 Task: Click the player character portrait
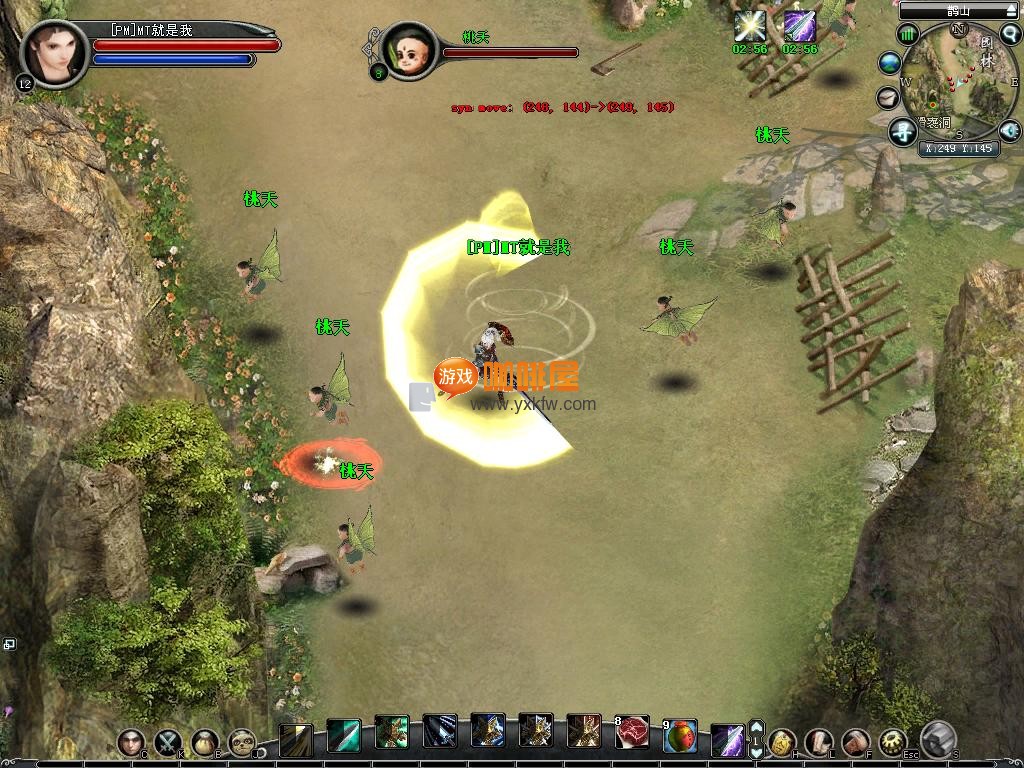click(x=54, y=53)
